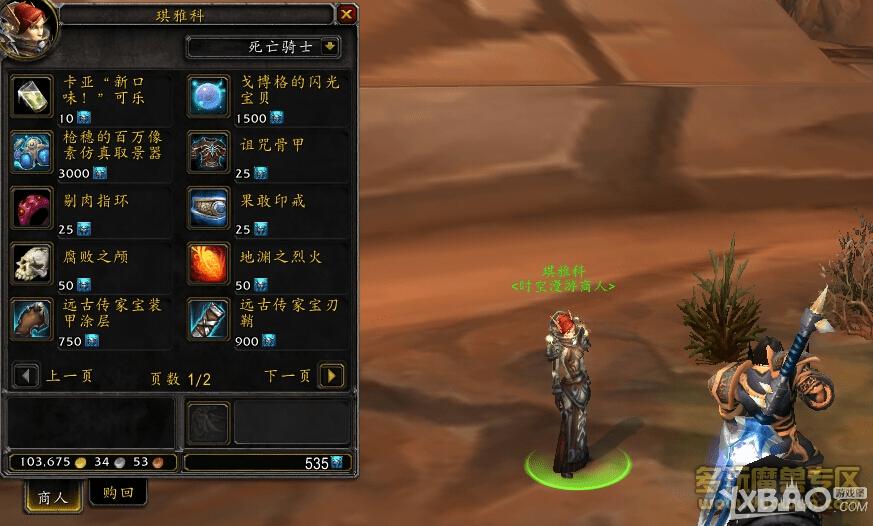Switch to the 商人 merchant tab
Screen dimensions: 873x526
click(x=52, y=497)
